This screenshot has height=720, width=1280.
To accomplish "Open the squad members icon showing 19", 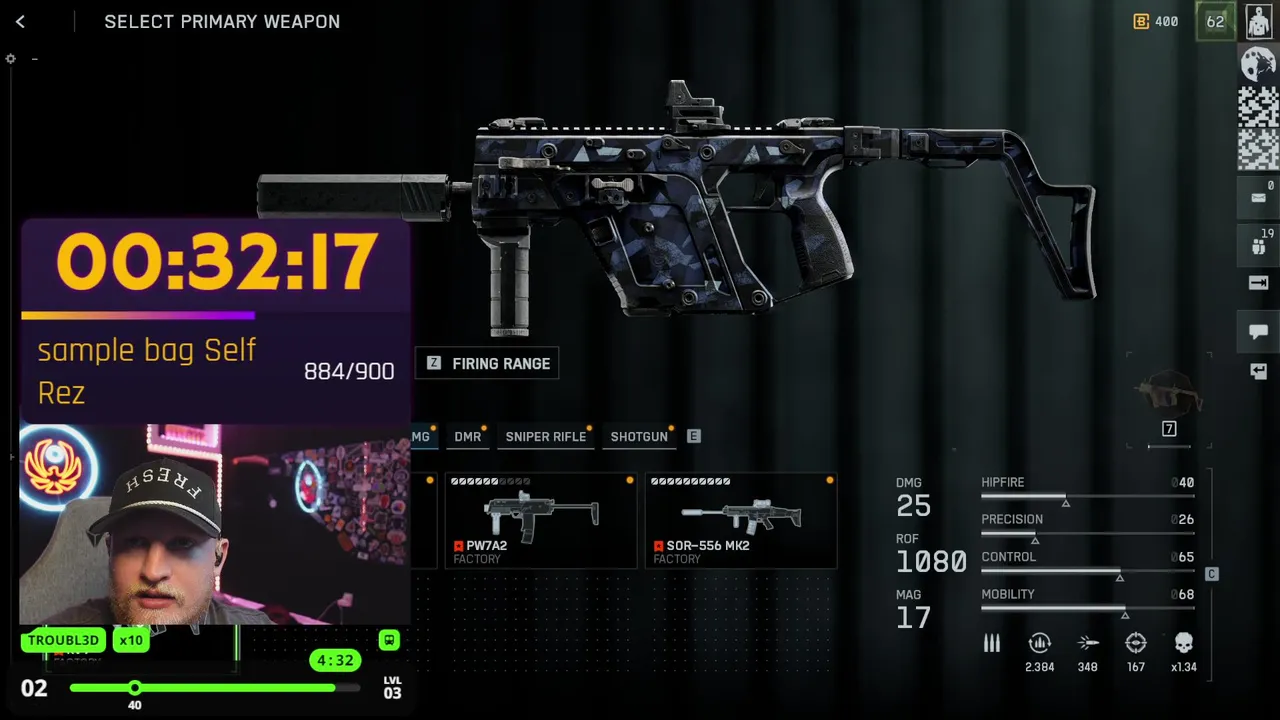I will point(1258,244).
